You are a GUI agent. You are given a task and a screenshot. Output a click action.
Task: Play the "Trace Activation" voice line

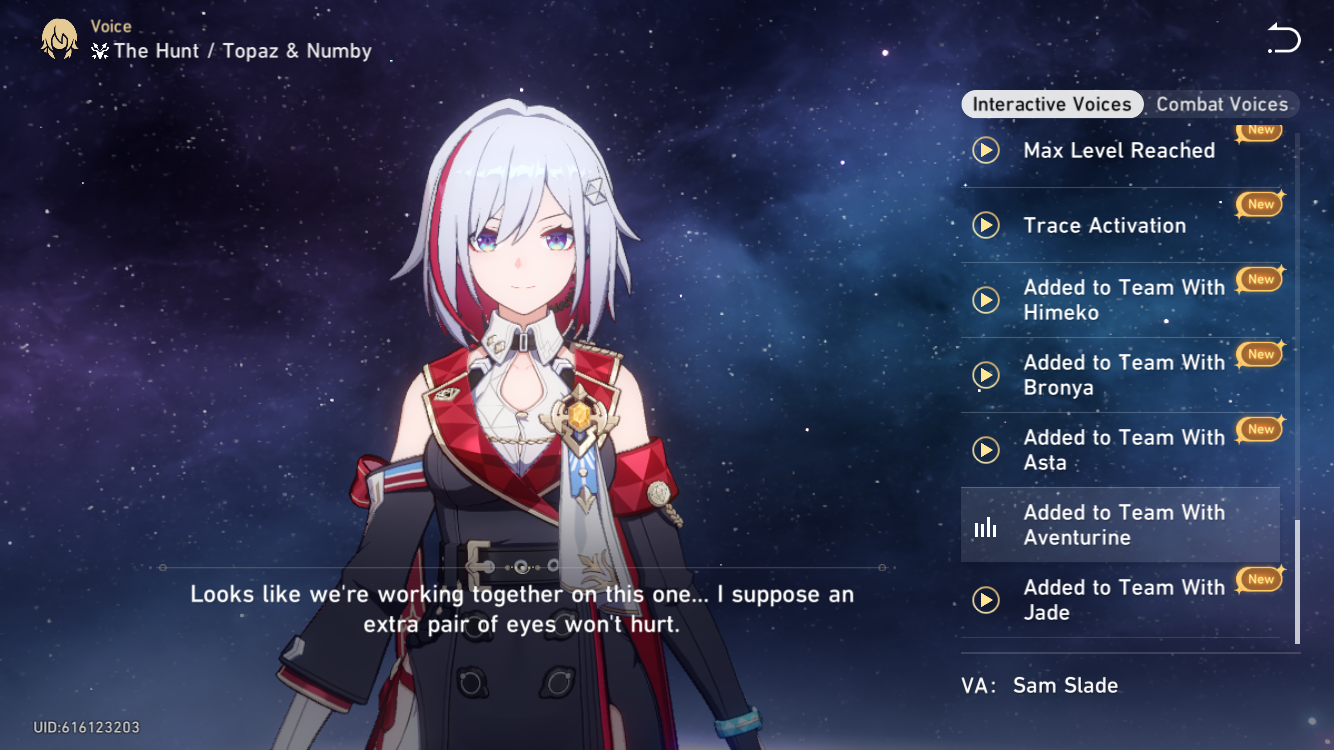click(x=986, y=225)
